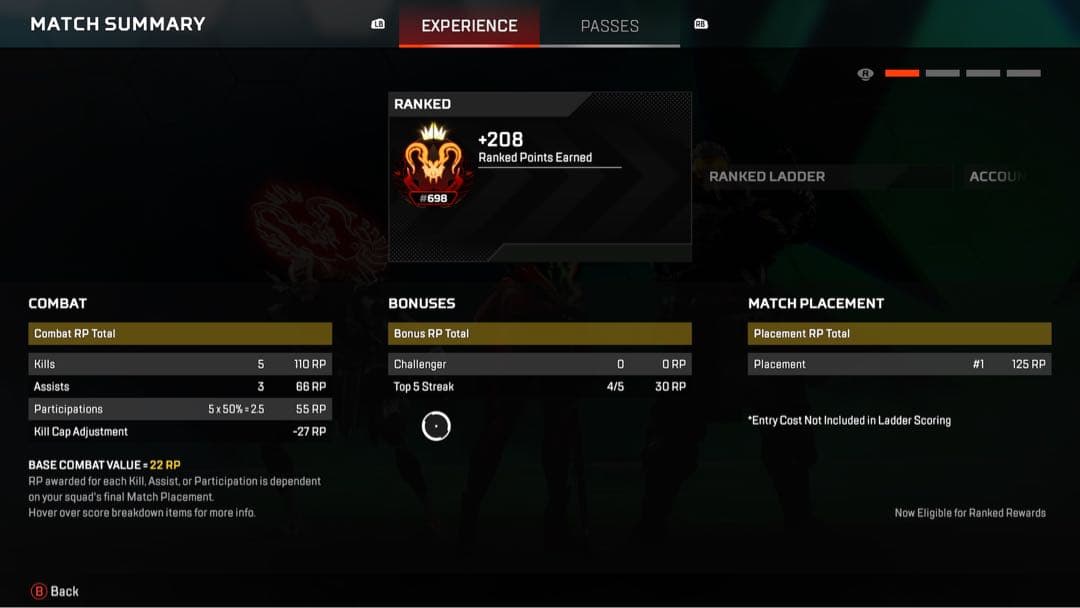
Task: Select the Kill Cap Adjustment row
Action: [180, 431]
